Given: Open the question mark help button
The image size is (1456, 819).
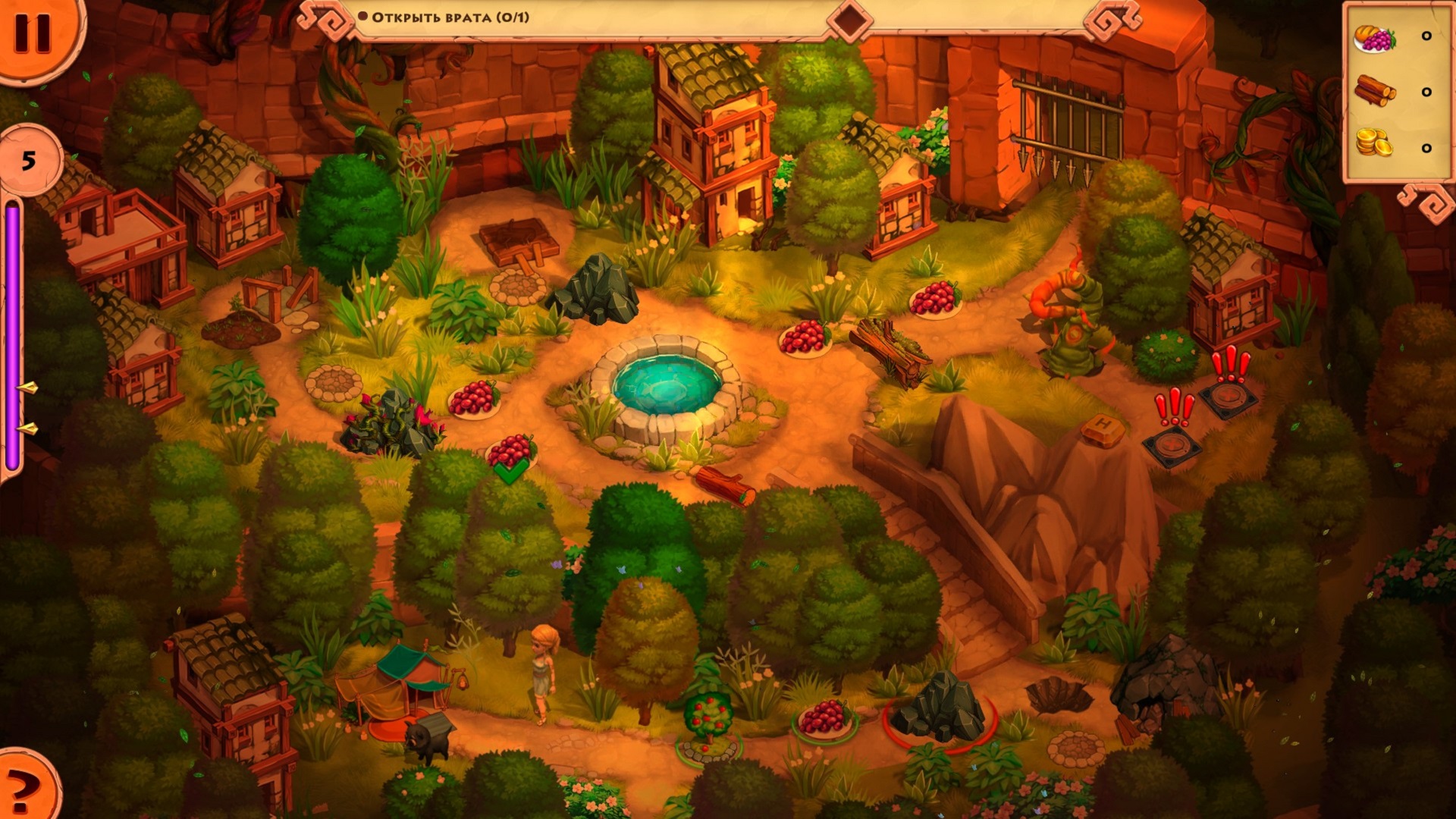Looking at the screenshot, I should (23, 789).
